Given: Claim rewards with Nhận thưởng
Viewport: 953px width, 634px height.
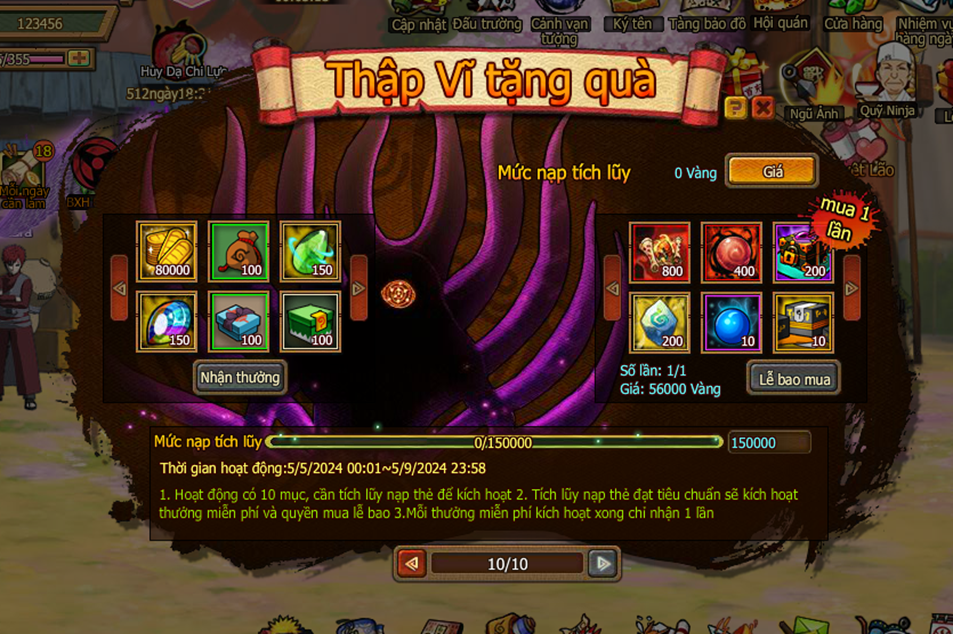Looking at the screenshot, I should click(240, 377).
